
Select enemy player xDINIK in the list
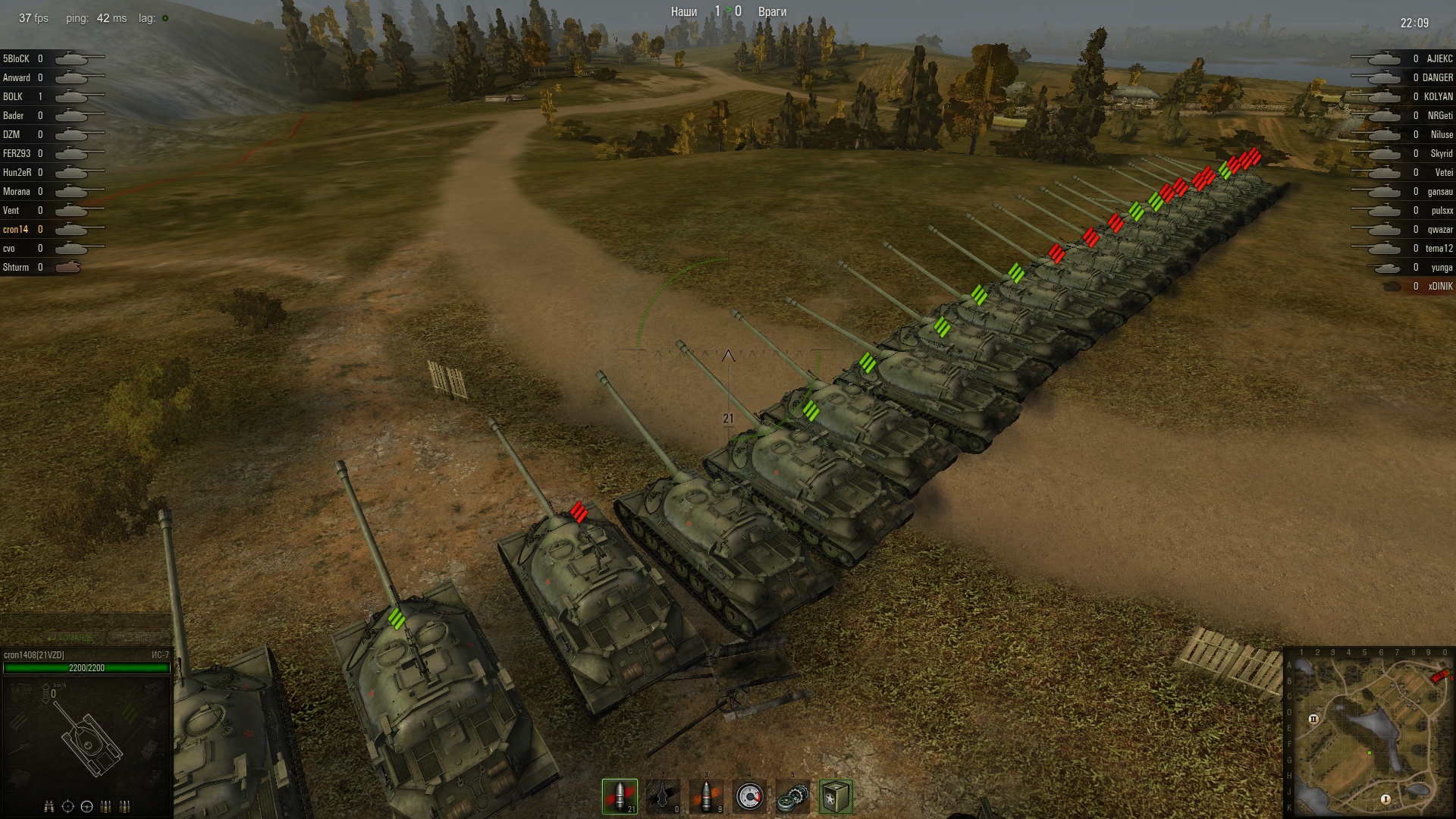[x=1440, y=287]
